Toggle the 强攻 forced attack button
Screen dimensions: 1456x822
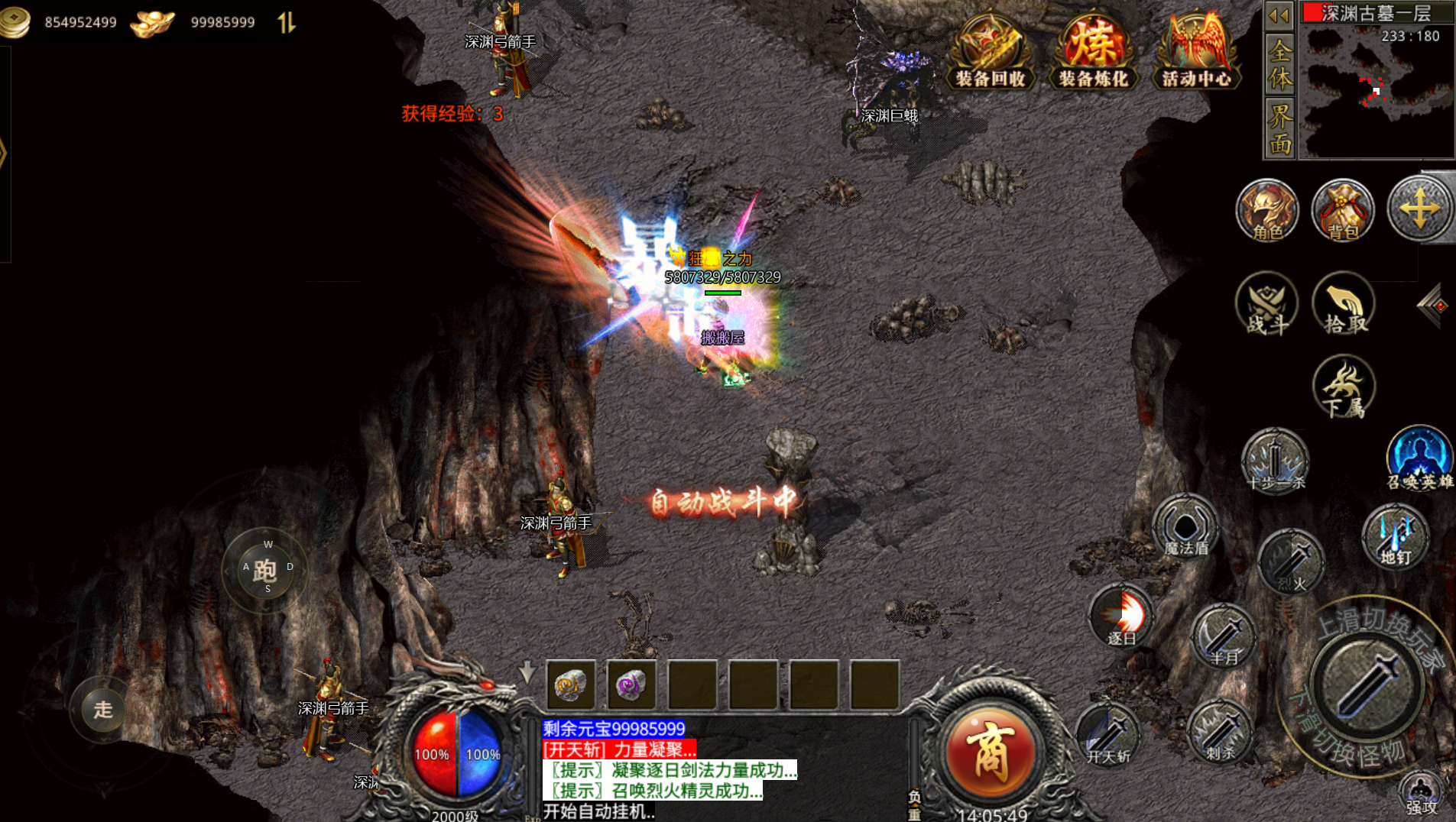point(1422,794)
